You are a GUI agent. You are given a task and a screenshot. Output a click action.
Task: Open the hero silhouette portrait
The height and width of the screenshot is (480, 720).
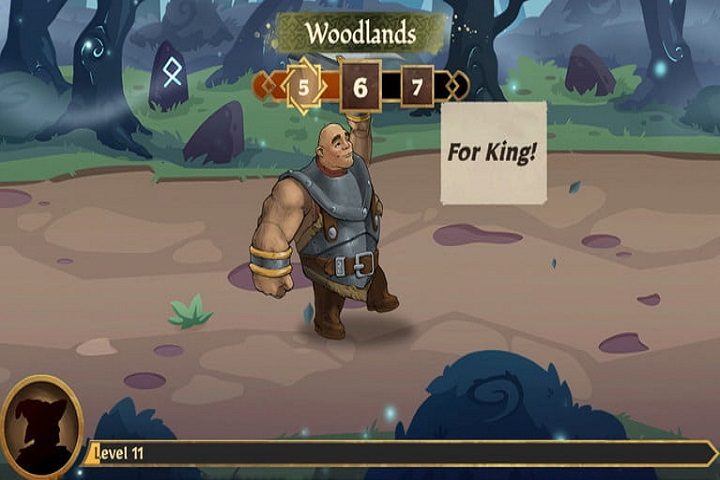tap(42, 425)
